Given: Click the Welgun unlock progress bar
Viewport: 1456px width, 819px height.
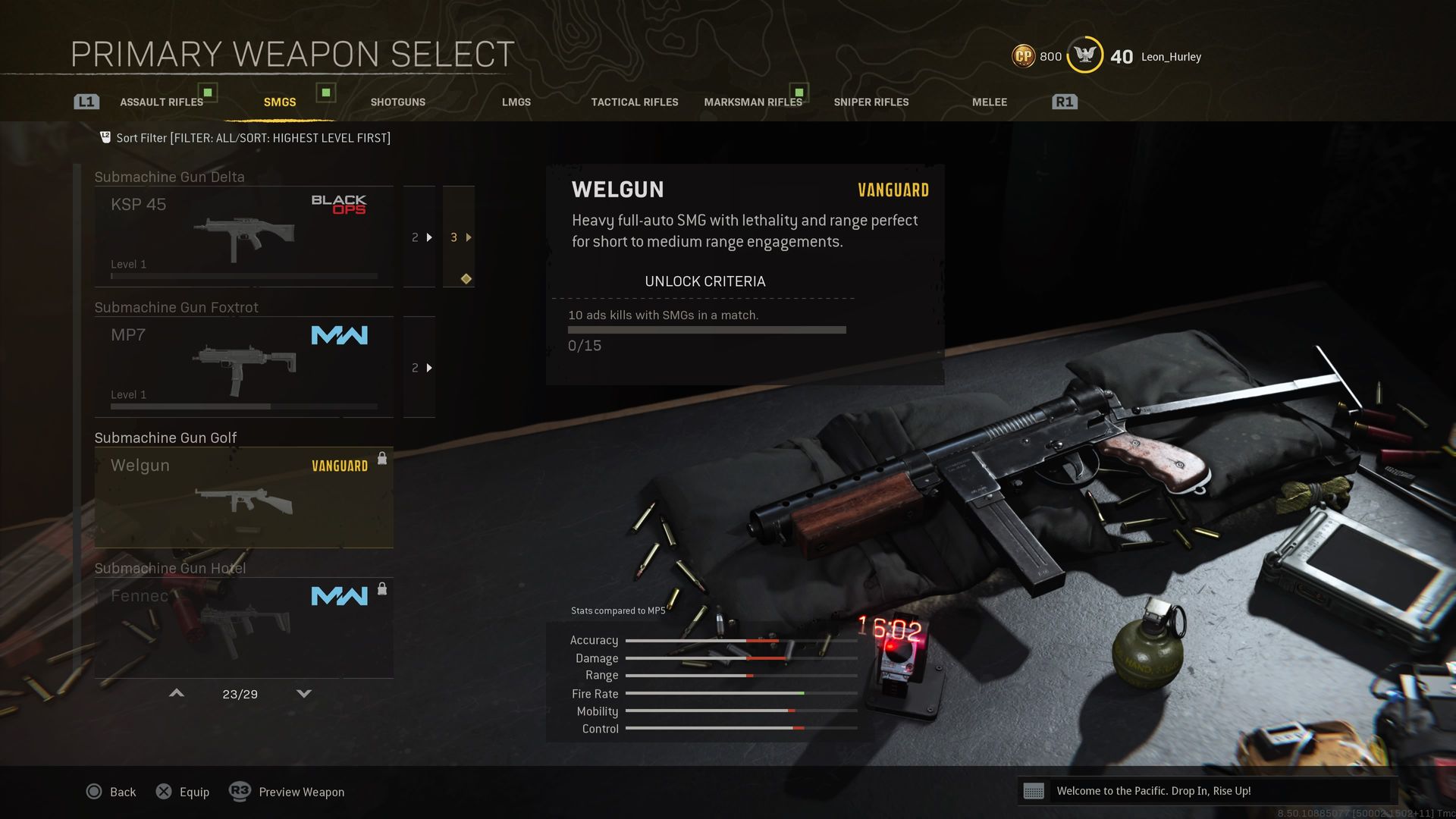Looking at the screenshot, I should coord(707,329).
